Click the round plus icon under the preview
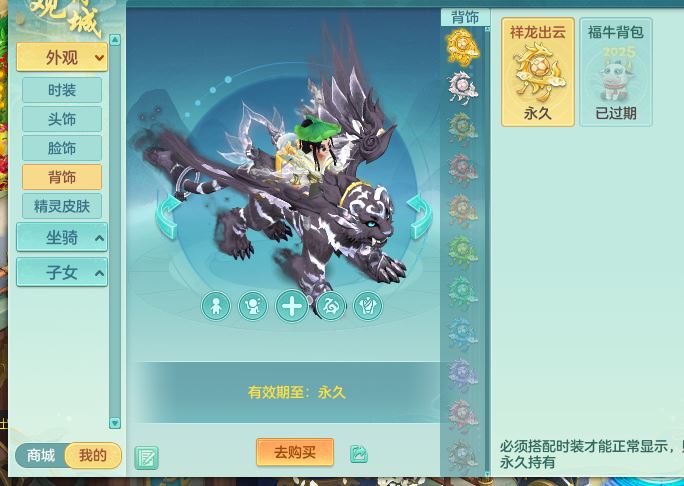The image size is (684, 486). pos(292,306)
